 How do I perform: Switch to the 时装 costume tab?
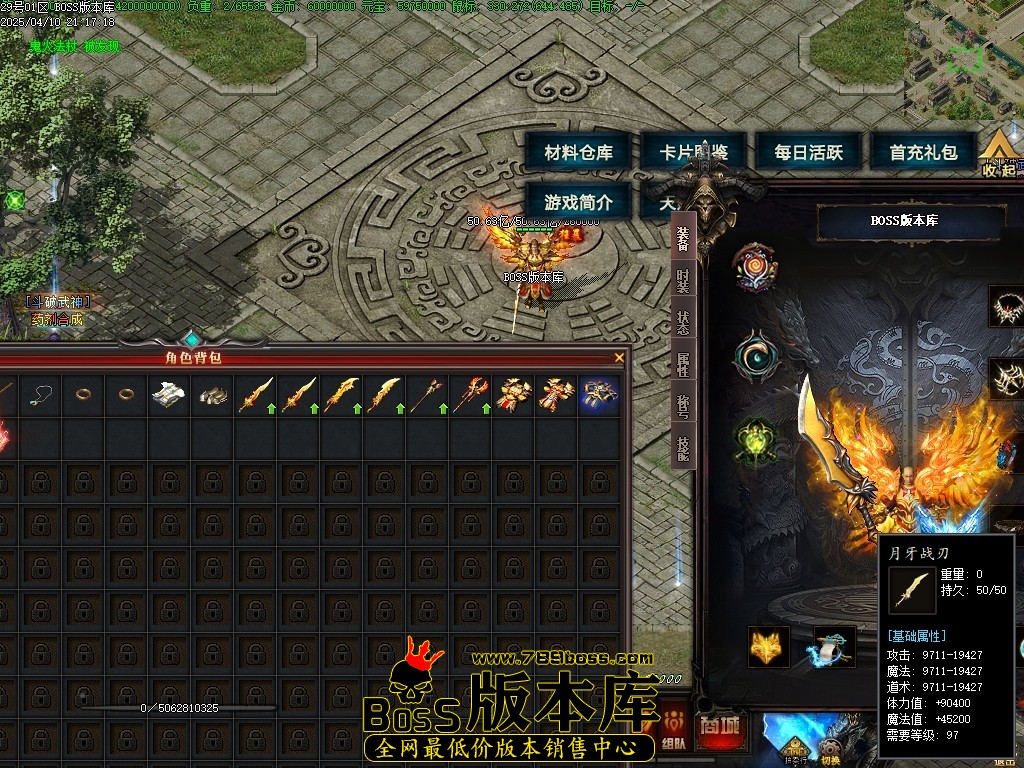tap(683, 283)
